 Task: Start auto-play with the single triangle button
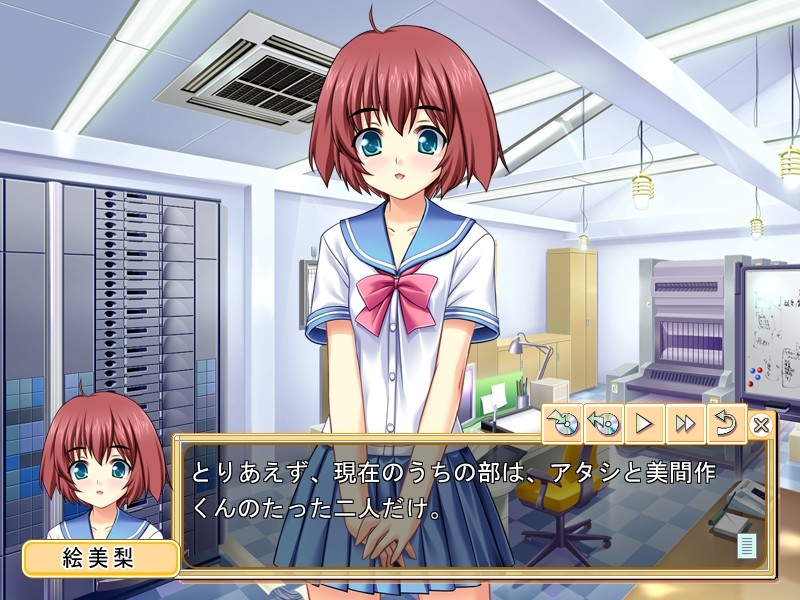645,424
